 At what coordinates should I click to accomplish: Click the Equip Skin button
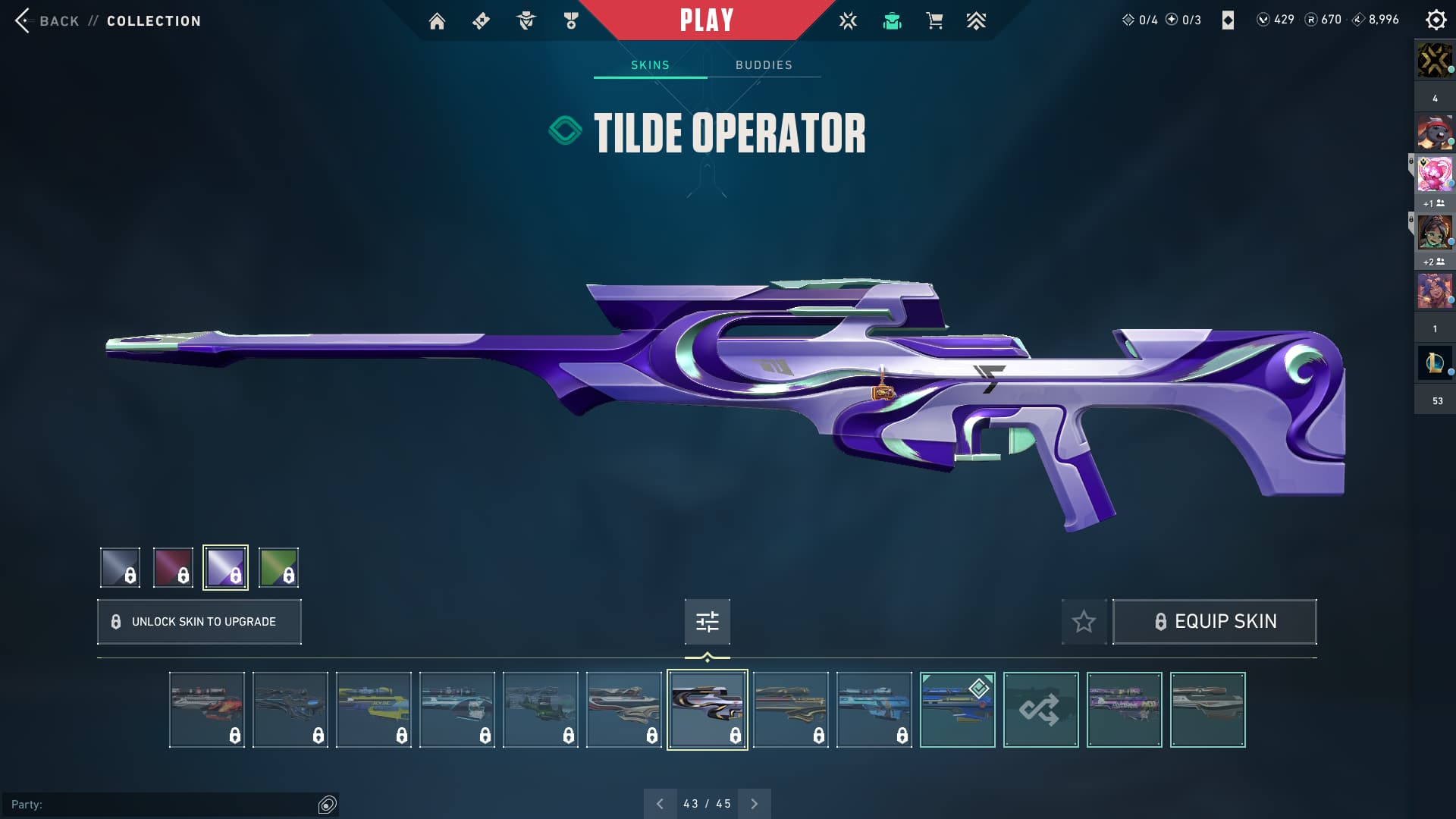coord(1214,622)
